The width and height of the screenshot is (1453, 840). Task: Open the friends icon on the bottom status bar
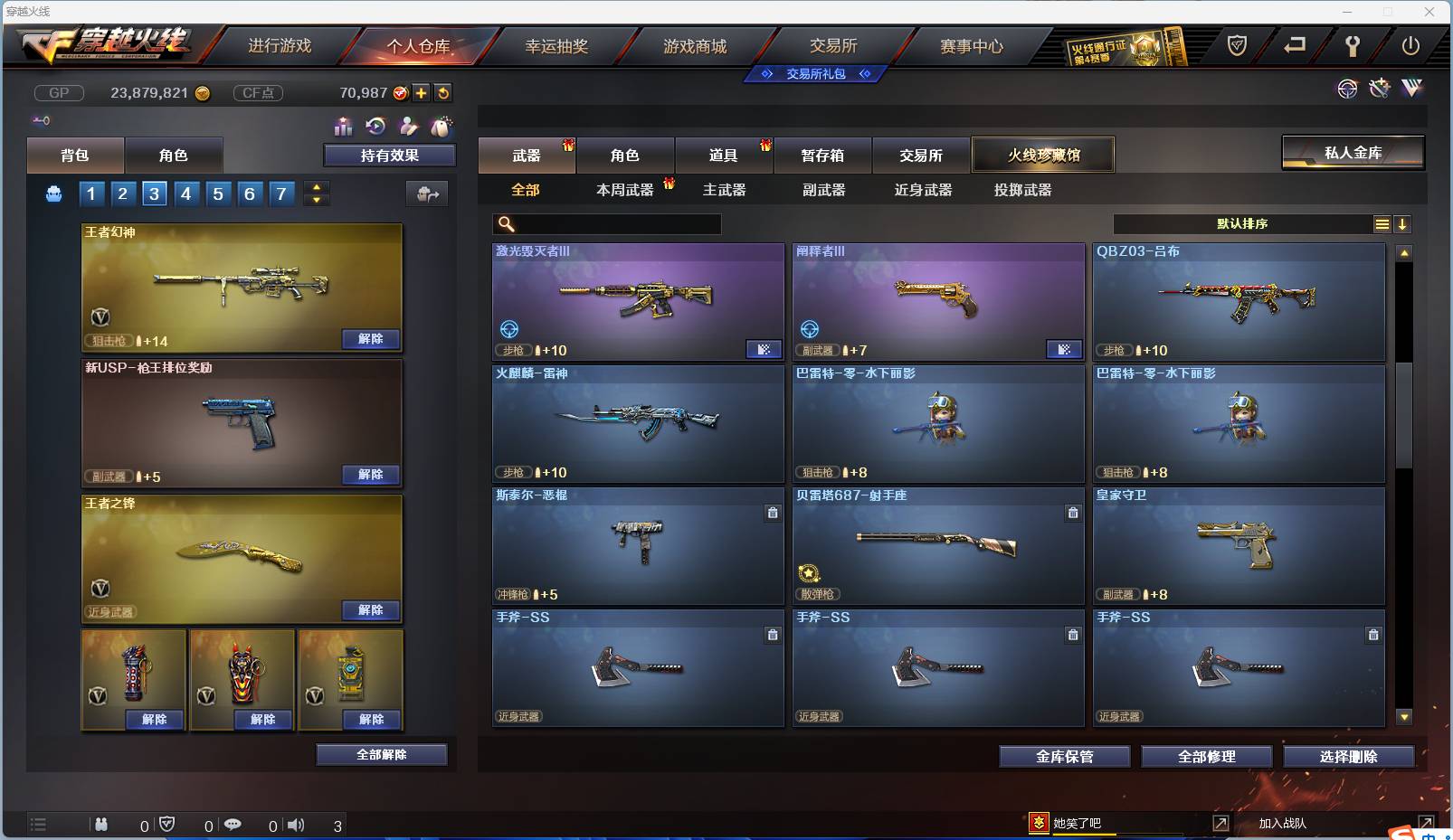101,824
